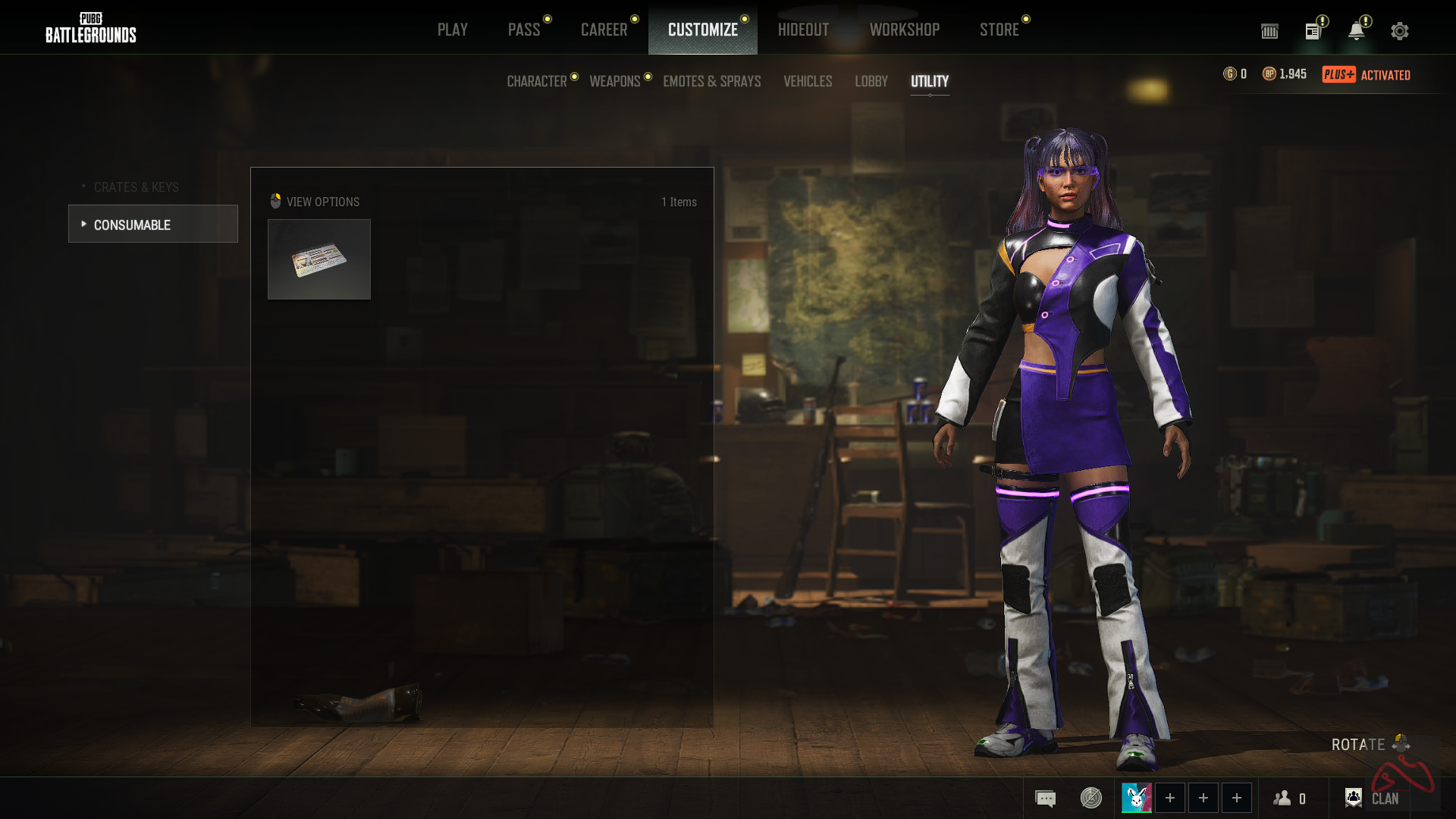Switch to the Pass tab
The height and width of the screenshot is (819, 1456).
click(524, 30)
